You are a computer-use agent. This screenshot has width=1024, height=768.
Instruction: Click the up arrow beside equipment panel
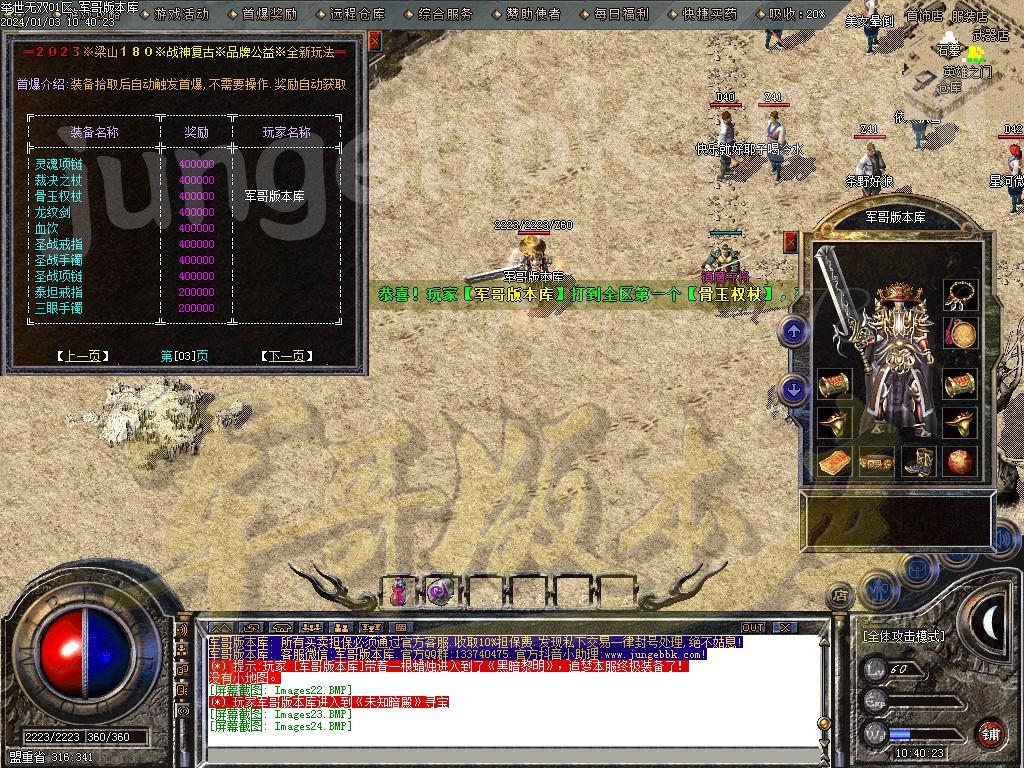click(x=794, y=331)
